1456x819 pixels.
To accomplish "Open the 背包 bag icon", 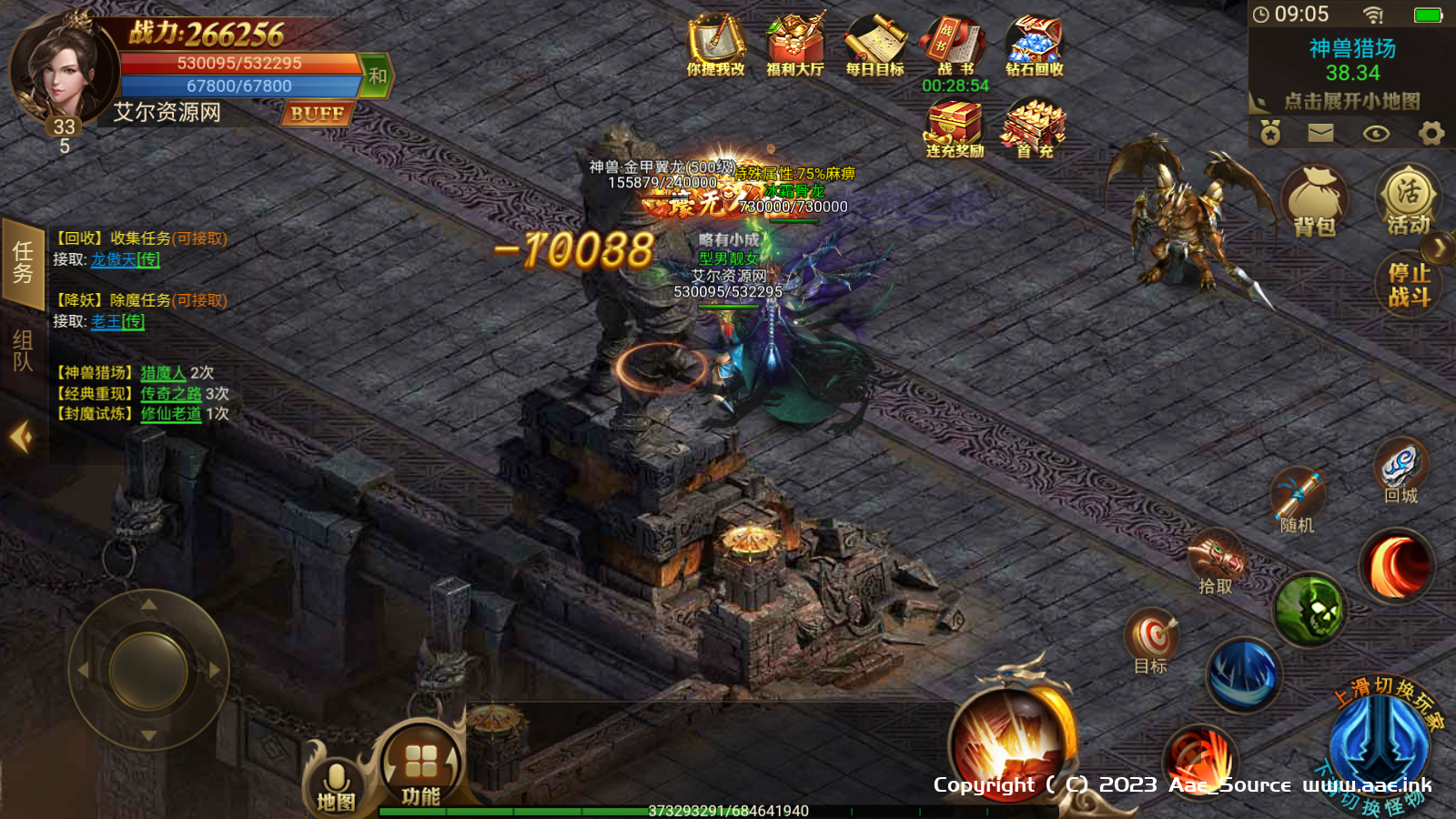I will click(x=1314, y=202).
